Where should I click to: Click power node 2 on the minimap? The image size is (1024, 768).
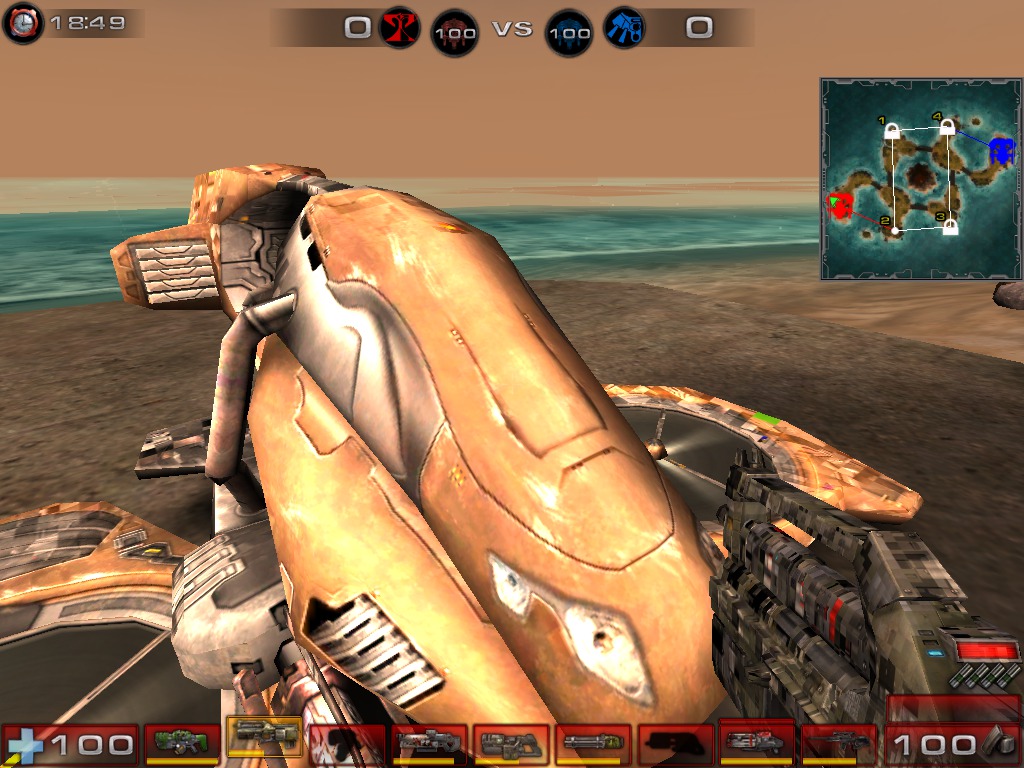click(x=895, y=230)
